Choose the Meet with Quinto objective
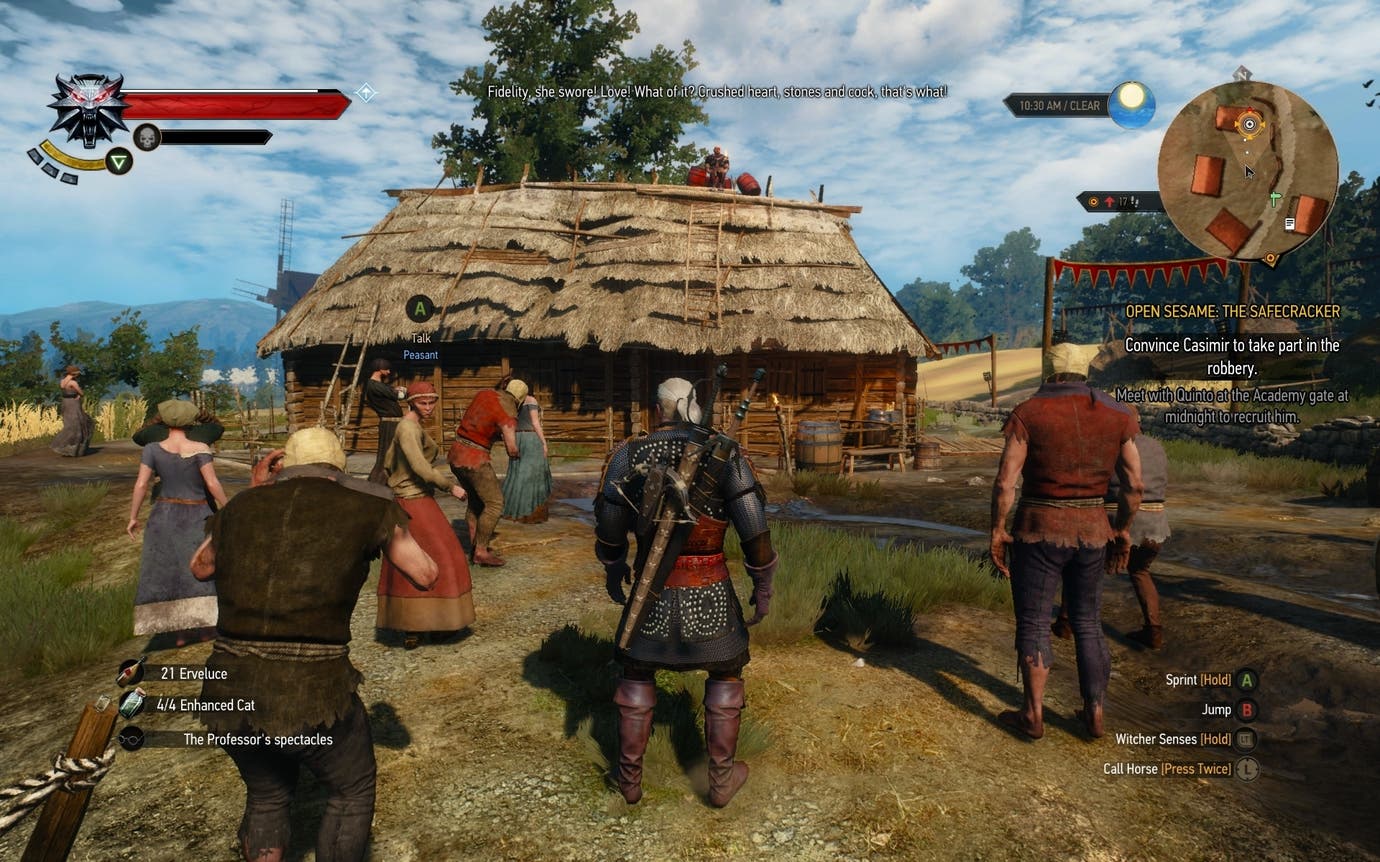1380x862 pixels. [1232, 405]
